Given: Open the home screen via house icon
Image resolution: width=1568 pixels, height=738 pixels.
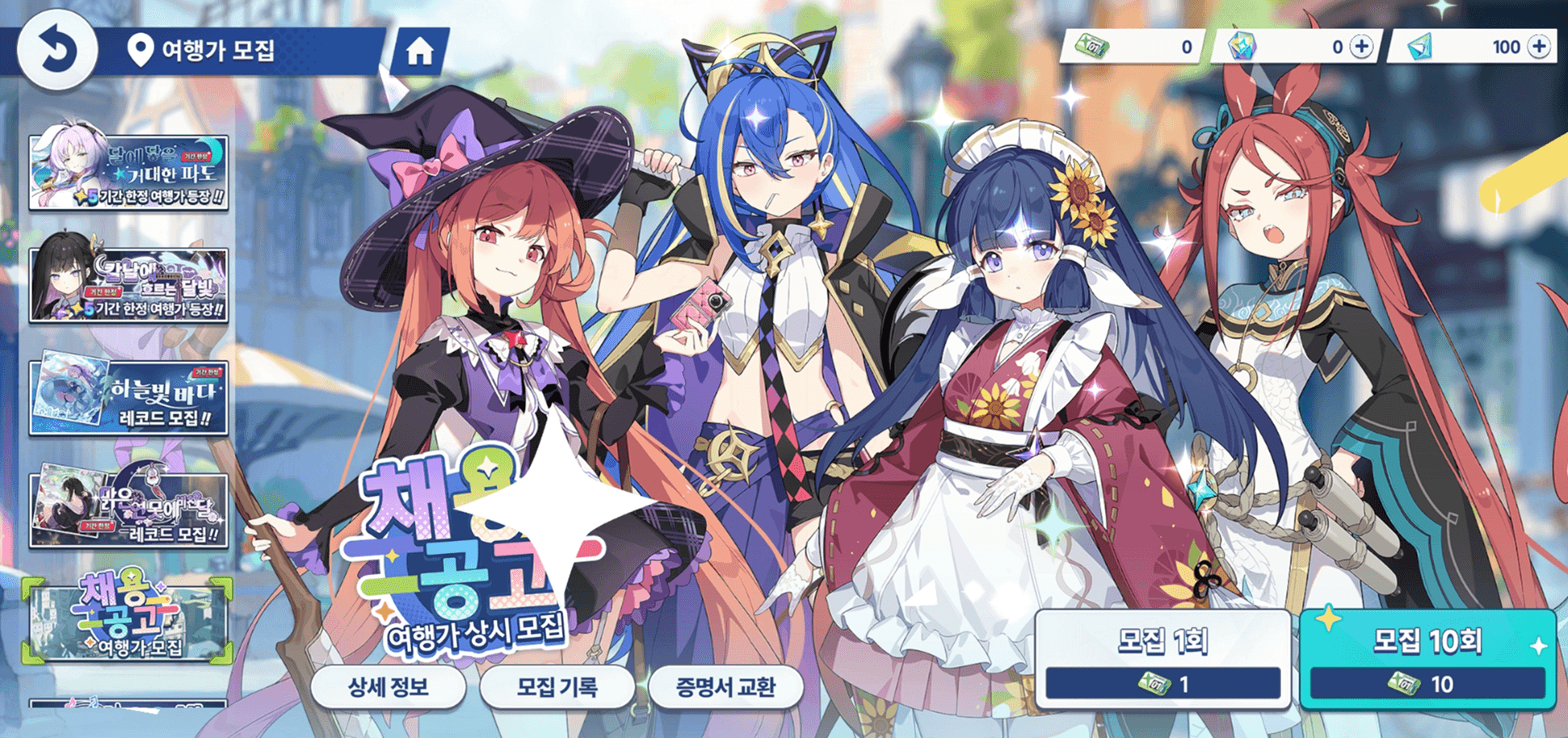Looking at the screenshot, I should click(x=419, y=52).
